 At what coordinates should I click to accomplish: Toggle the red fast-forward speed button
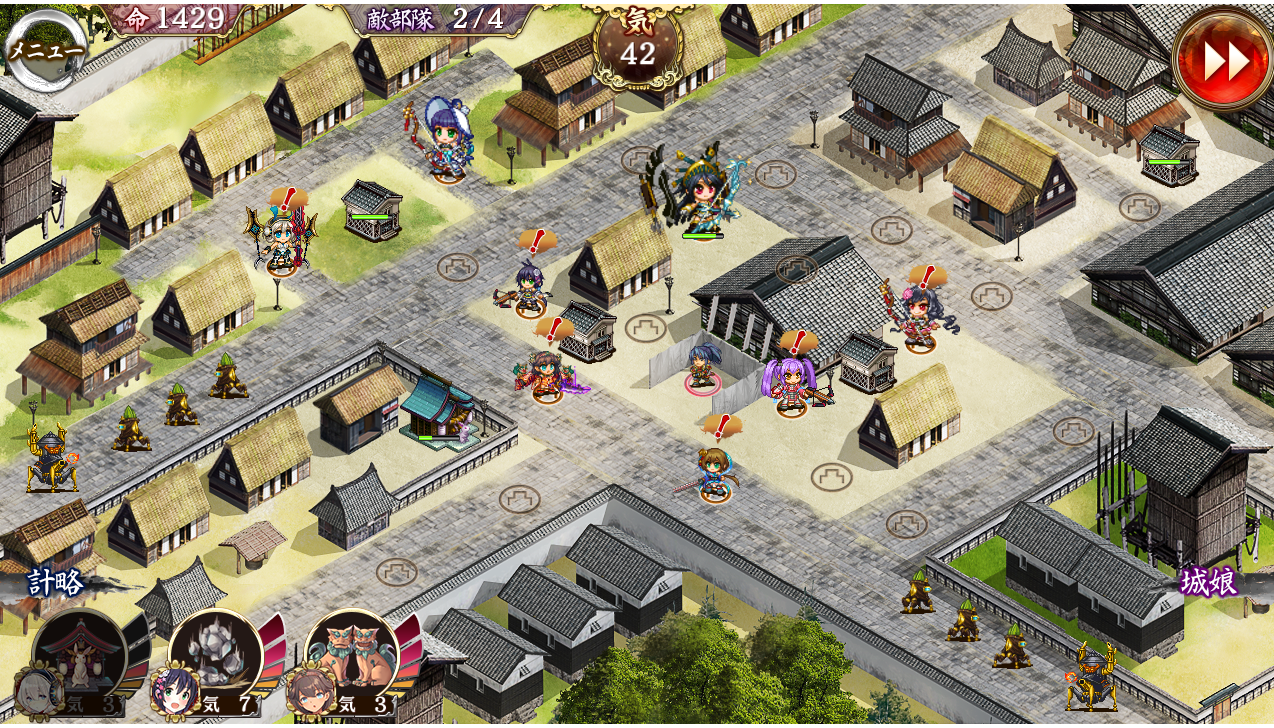(x=1222, y=60)
